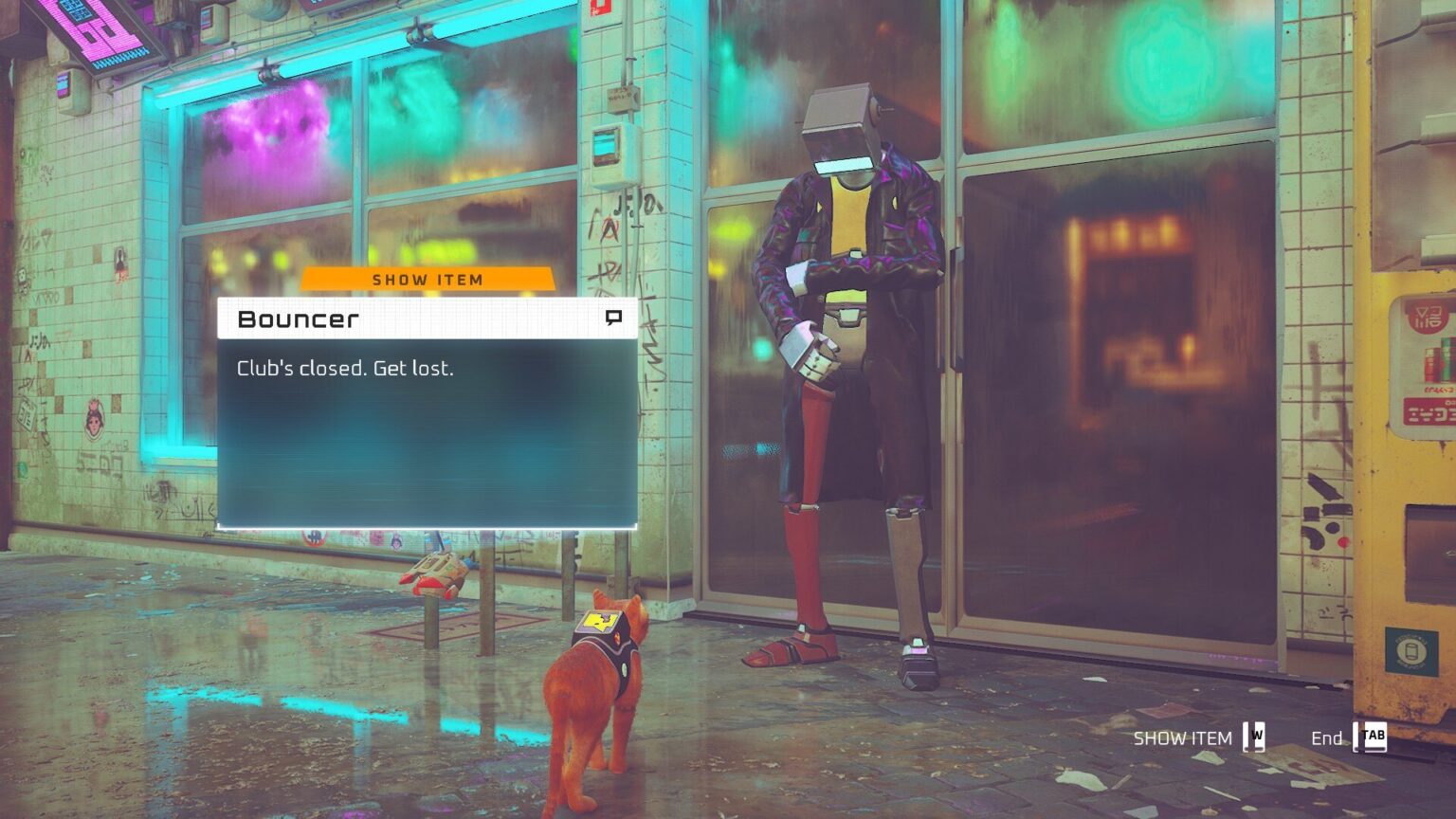Click the speech bubble icon beside Bouncer
The image size is (1456, 819).
613,318
